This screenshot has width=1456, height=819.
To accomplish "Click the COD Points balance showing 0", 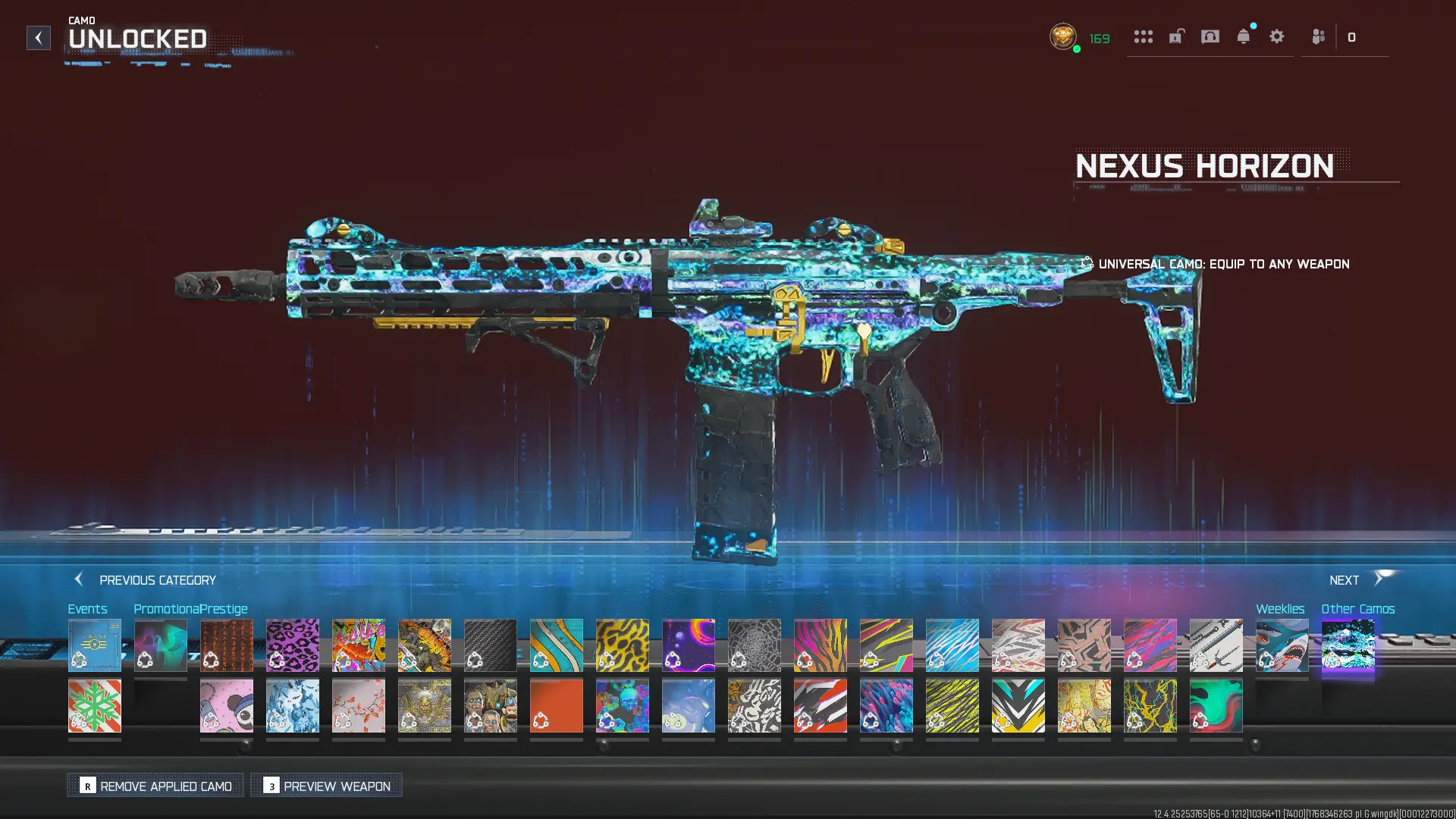I will pos(1352,36).
